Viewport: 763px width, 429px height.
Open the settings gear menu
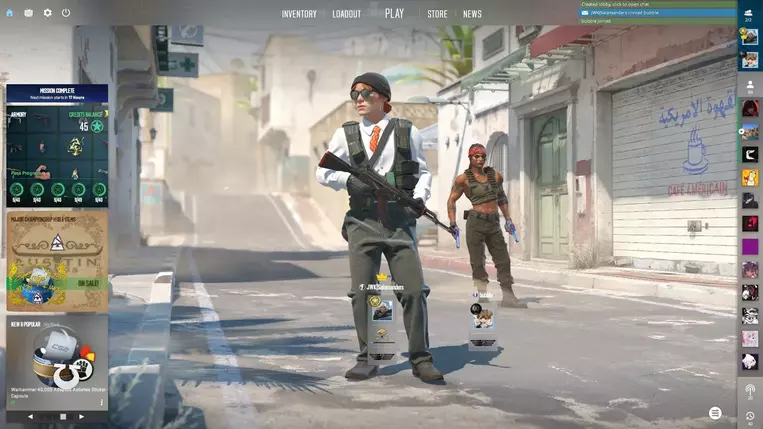(47, 13)
